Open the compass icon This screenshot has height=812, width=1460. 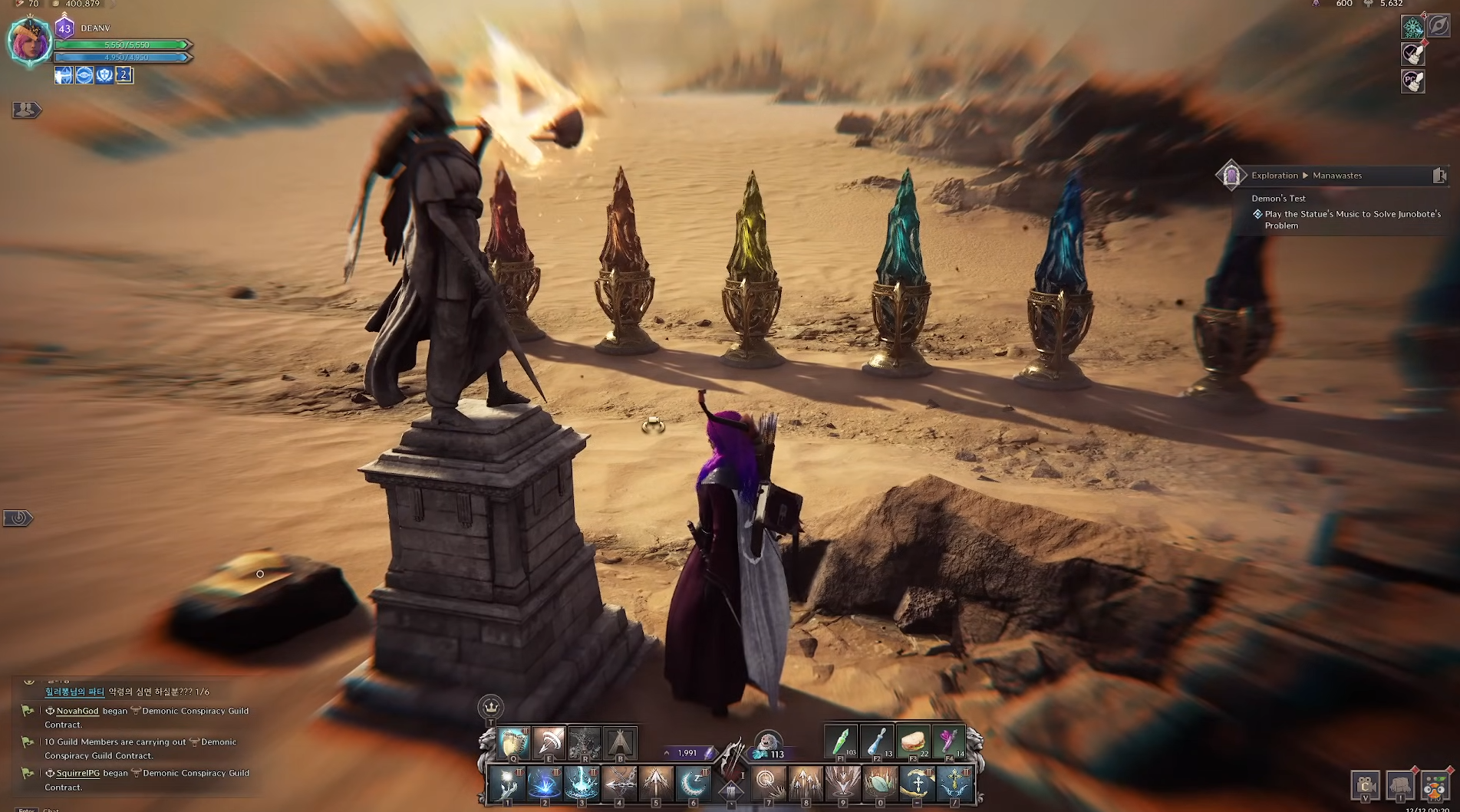pos(1439,25)
